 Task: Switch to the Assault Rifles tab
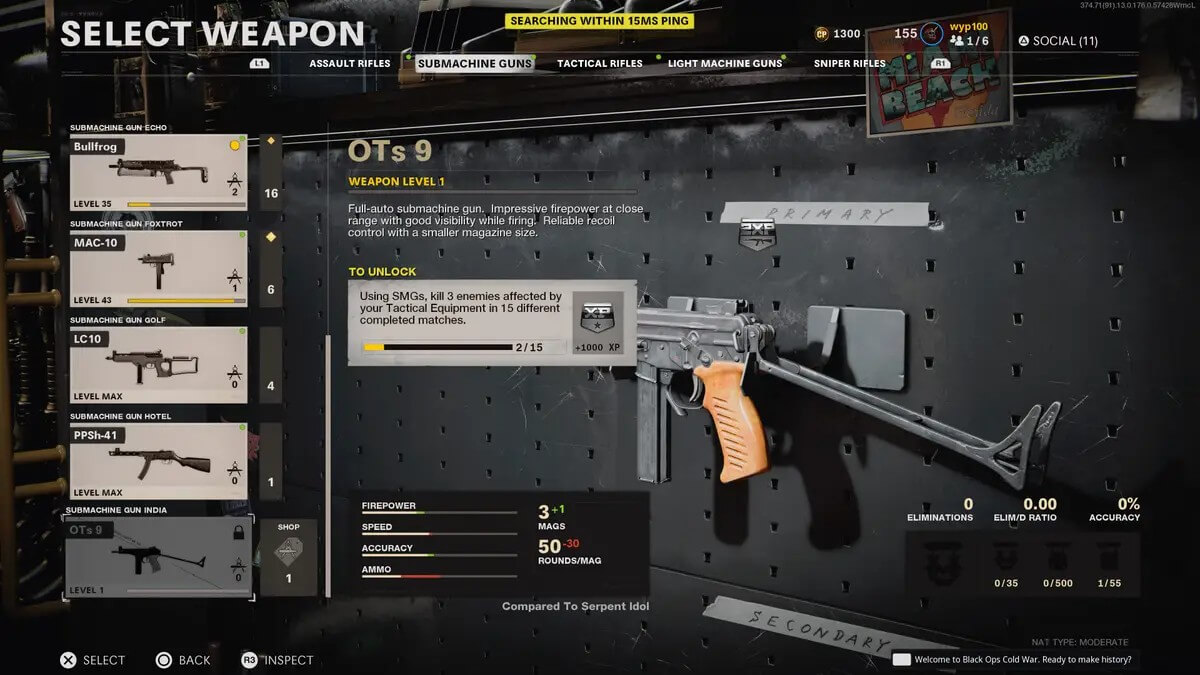[x=349, y=63]
